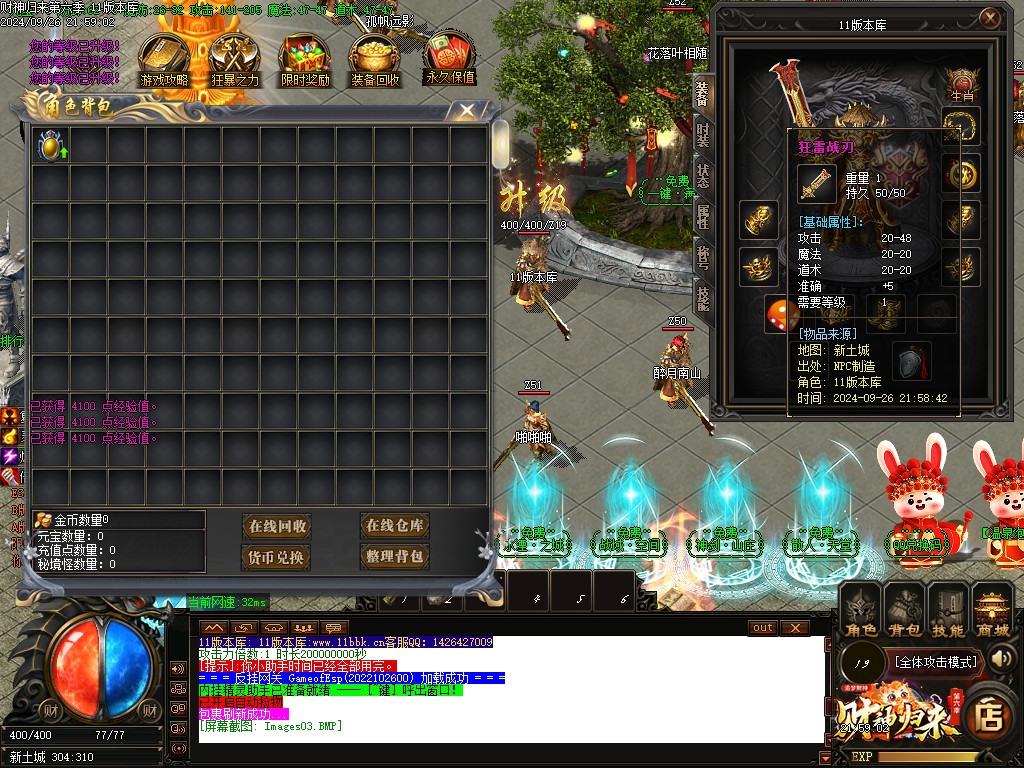Open the 永久保值 red envelope icon

pyautogui.click(x=450, y=58)
